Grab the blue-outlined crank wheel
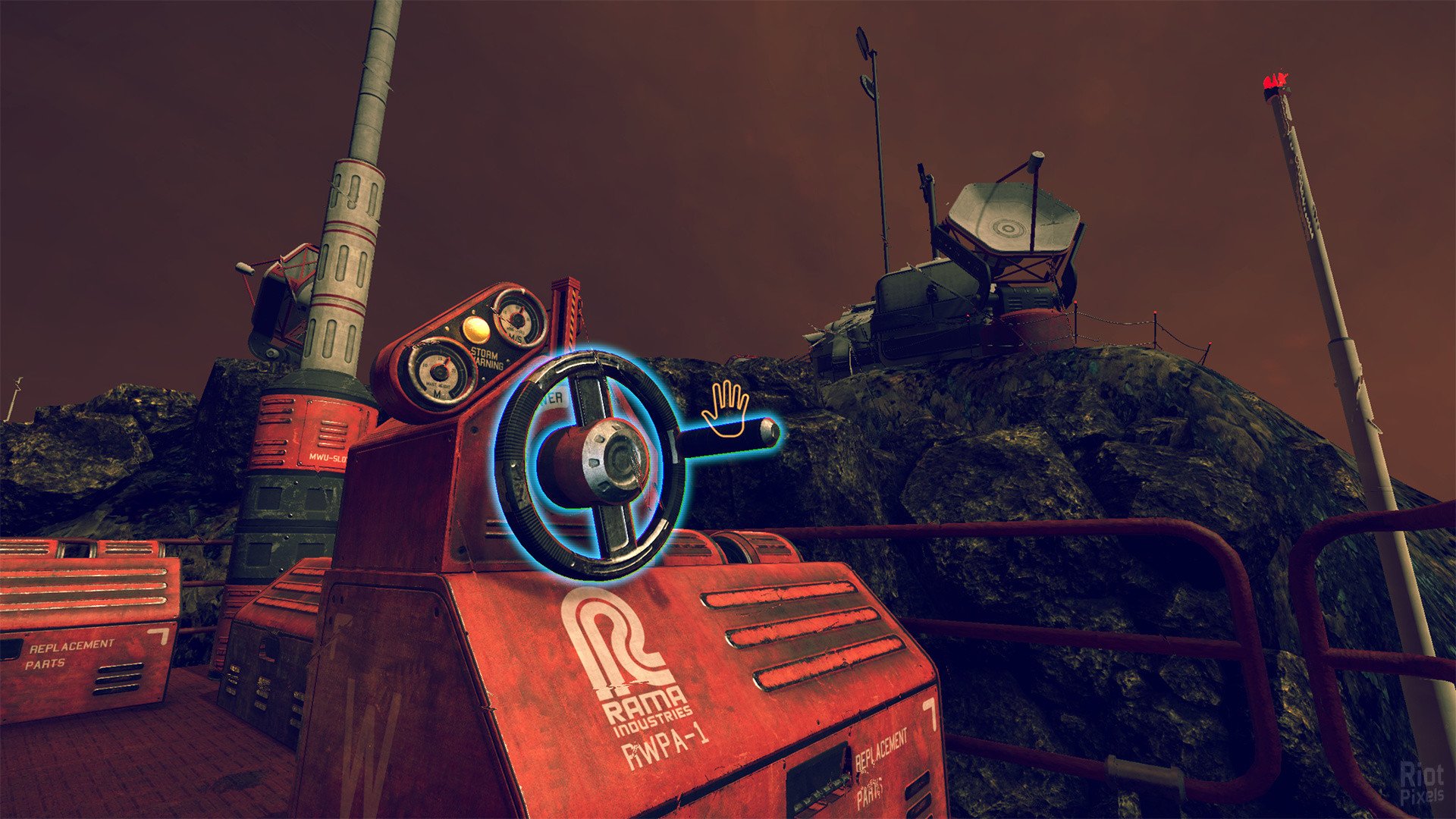This screenshot has height=819, width=1456. point(591,464)
